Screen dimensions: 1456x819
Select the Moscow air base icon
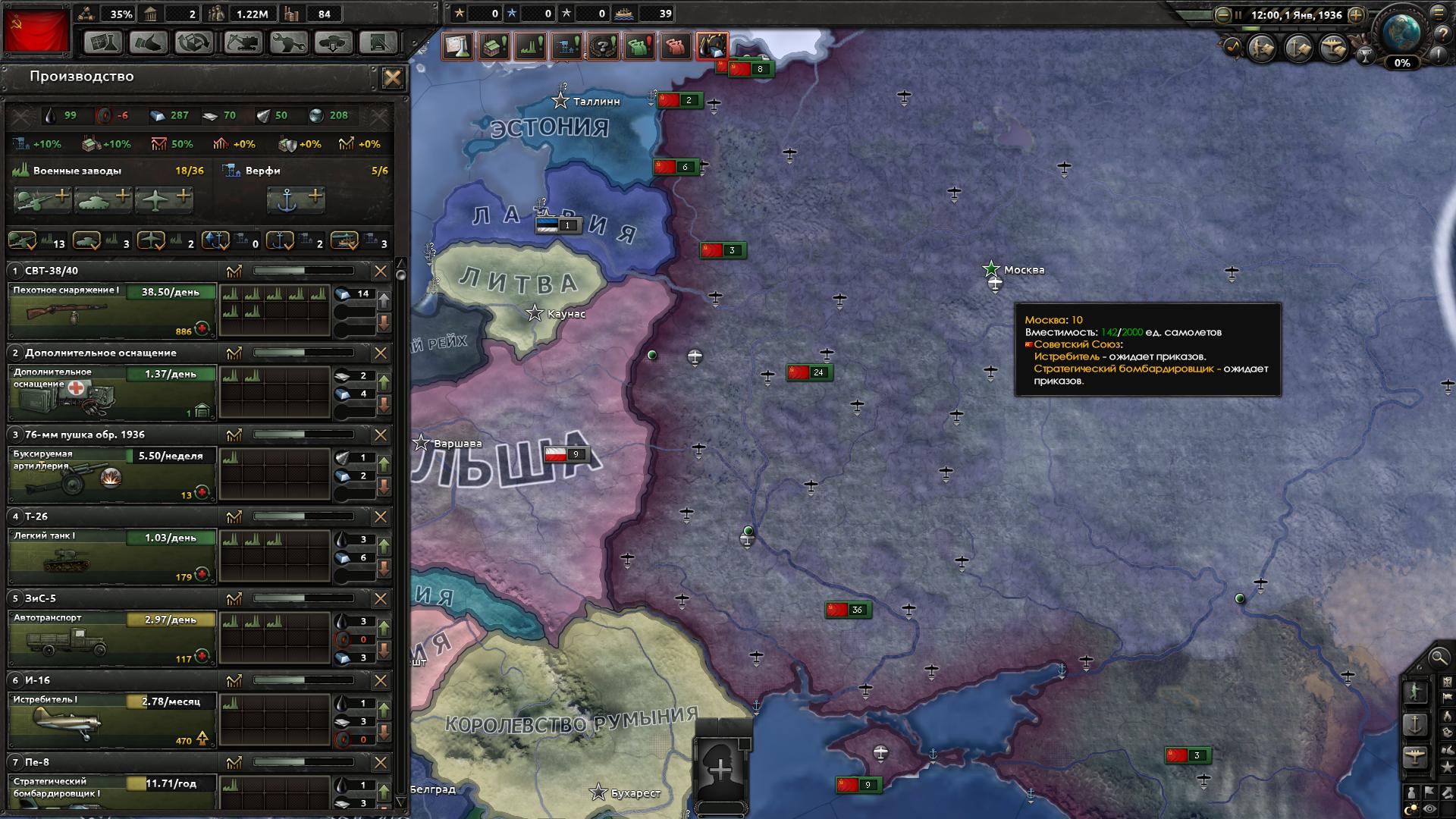(x=993, y=282)
